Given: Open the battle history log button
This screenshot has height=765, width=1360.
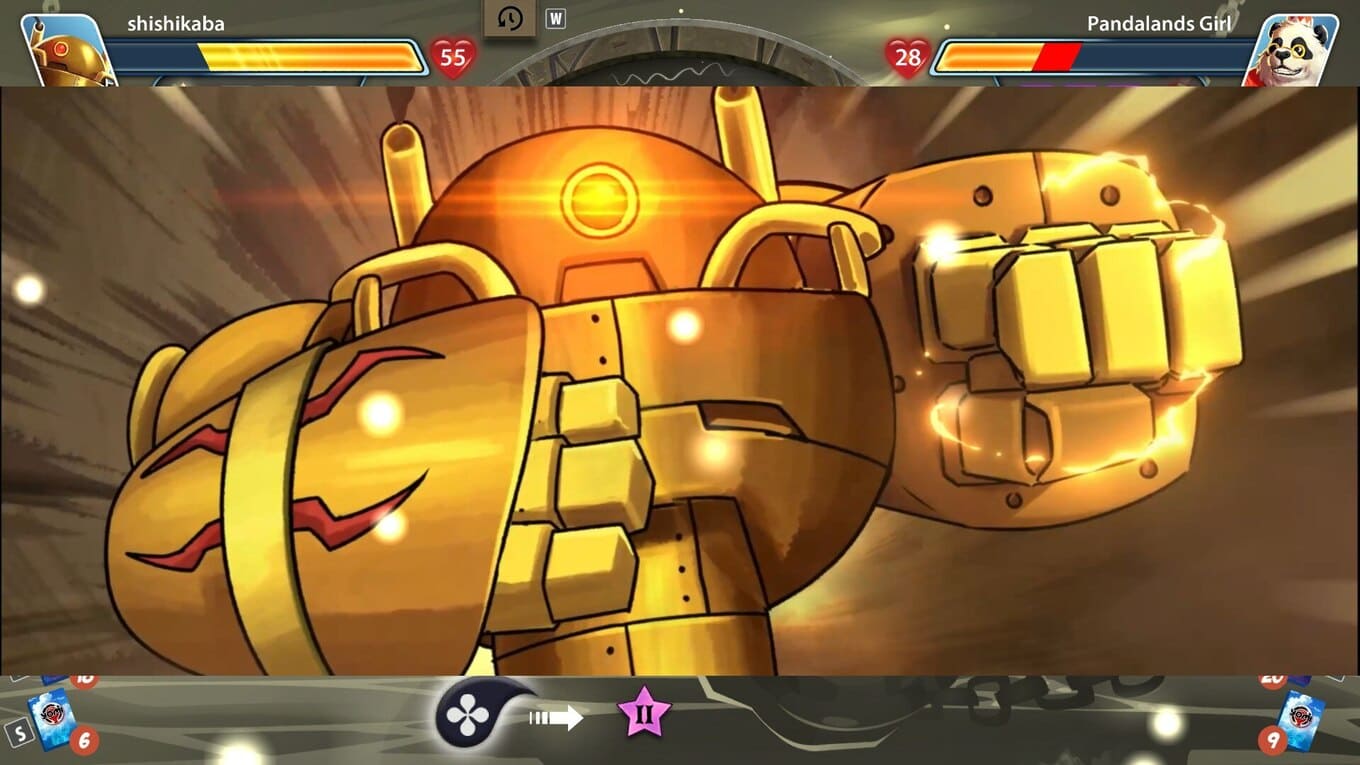Looking at the screenshot, I should [510, 19].
